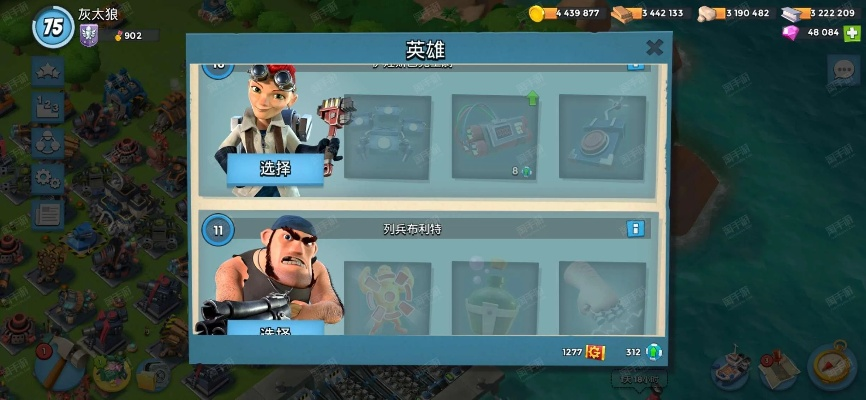Viewport: 866px width, 400px height.
Task: Select the goggles-wearing engineer hero with 选择
Action: (275, 169)
